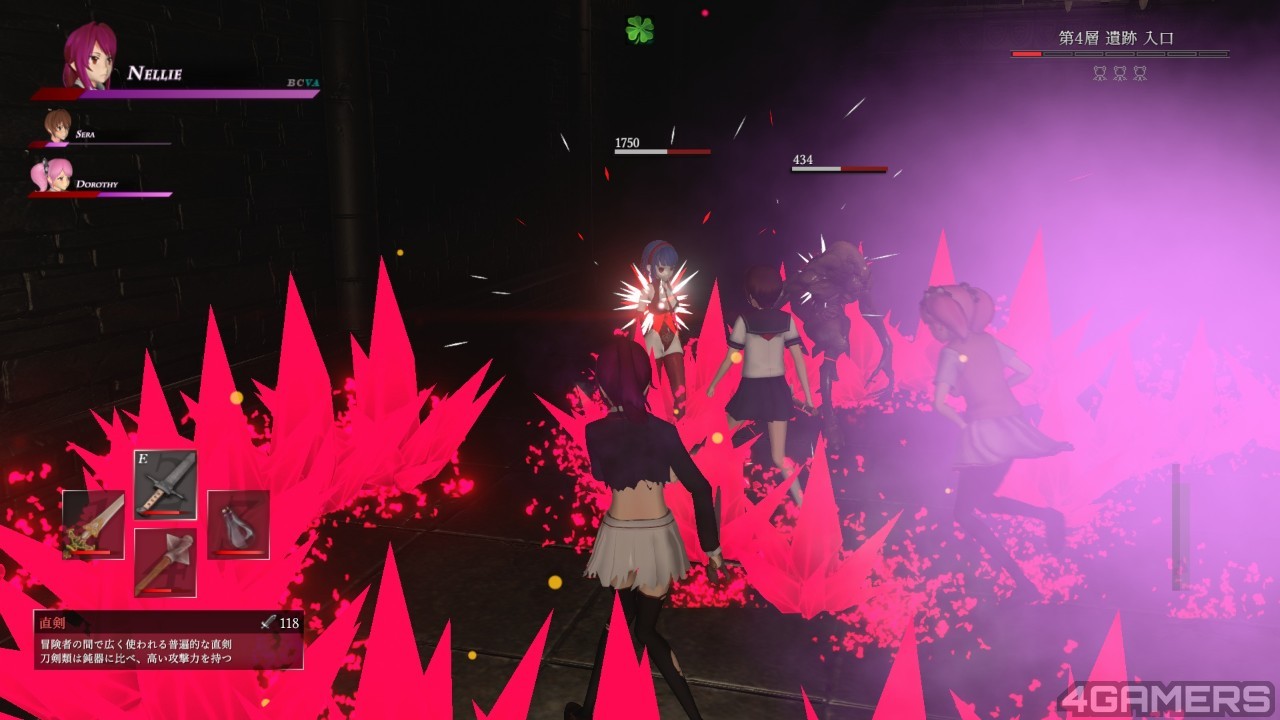Select Dorothy's party portrait
This screenshot has height=720, width=1280.
52,175
